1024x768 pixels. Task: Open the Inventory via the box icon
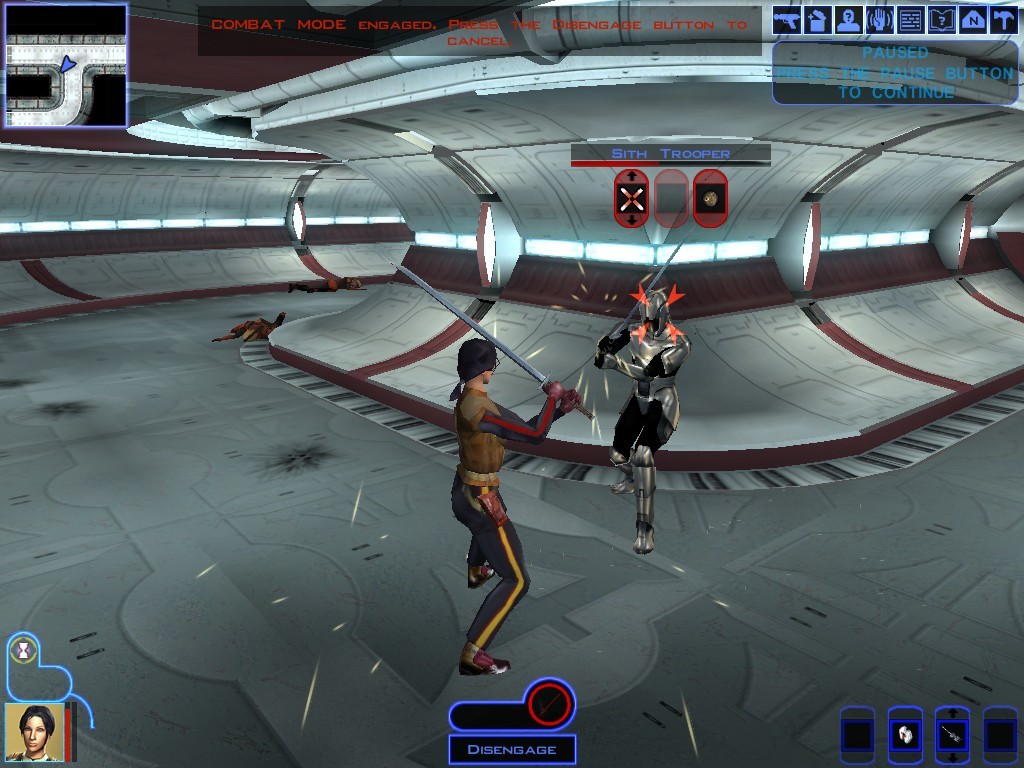818,20
